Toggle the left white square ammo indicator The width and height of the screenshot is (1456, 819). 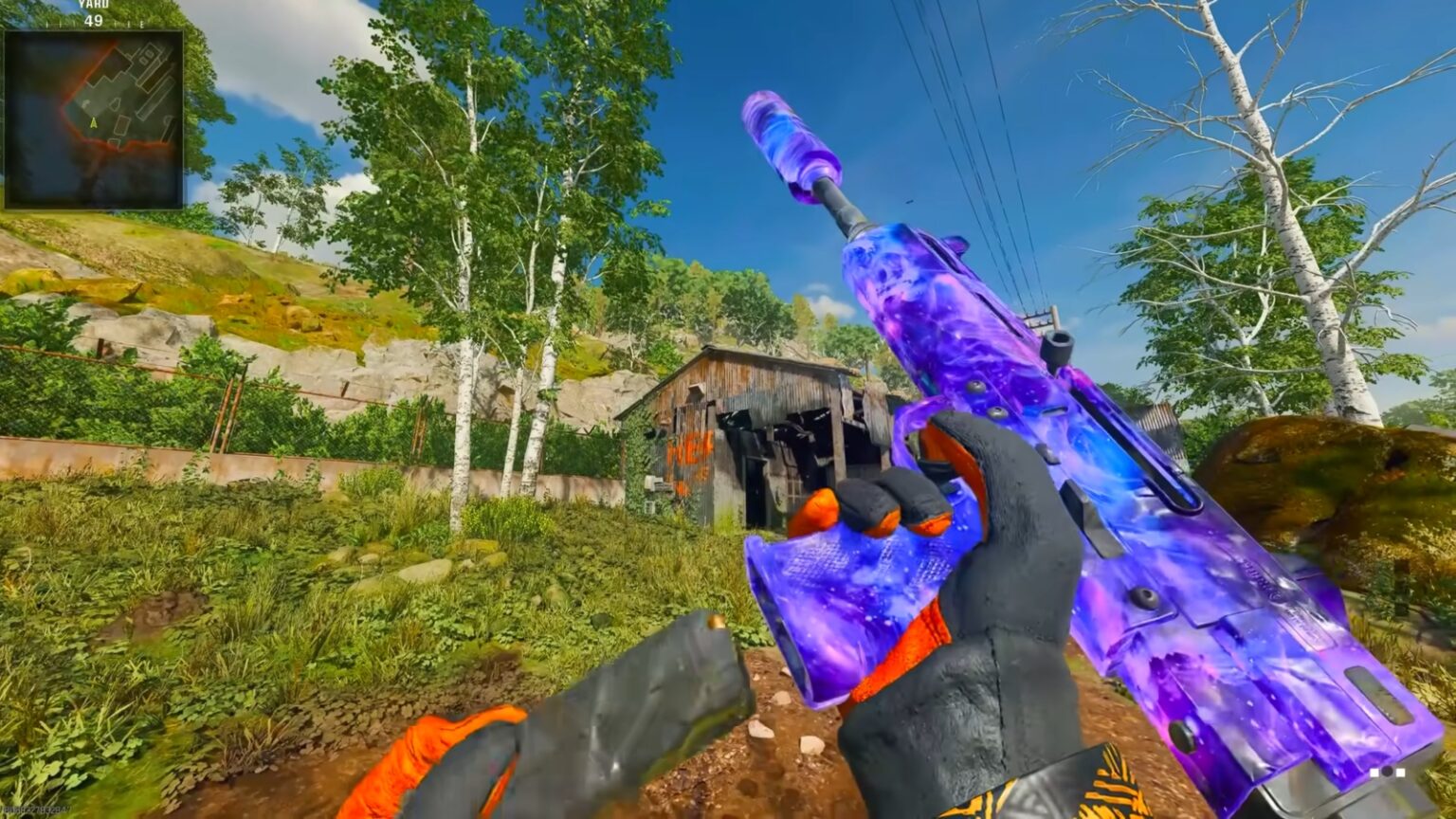click(1374, 773)
